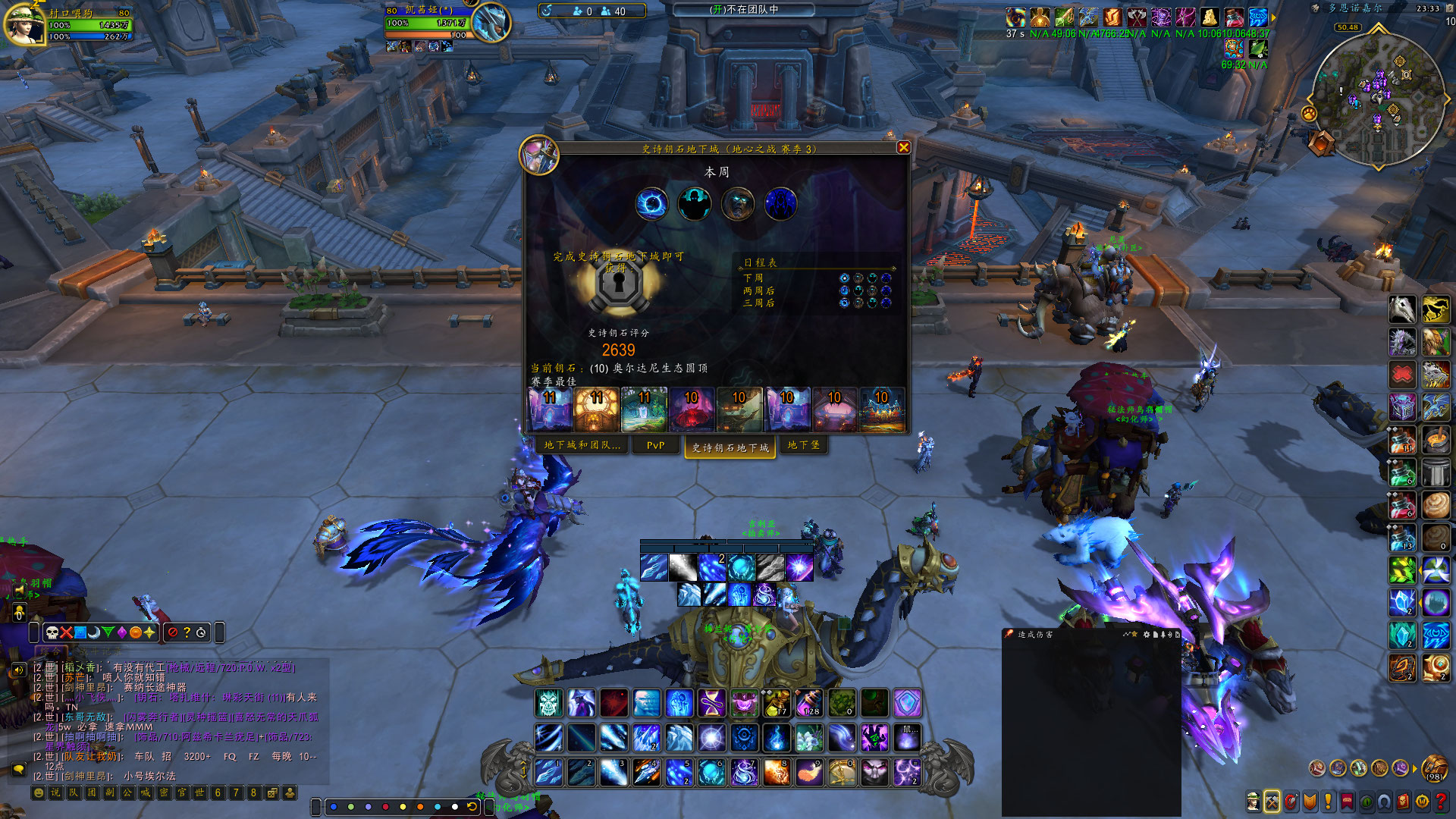Viewport: 1456px width, 819px height.
Task: Open the emoji smiley chat button
Action: (x=38, y=793)
